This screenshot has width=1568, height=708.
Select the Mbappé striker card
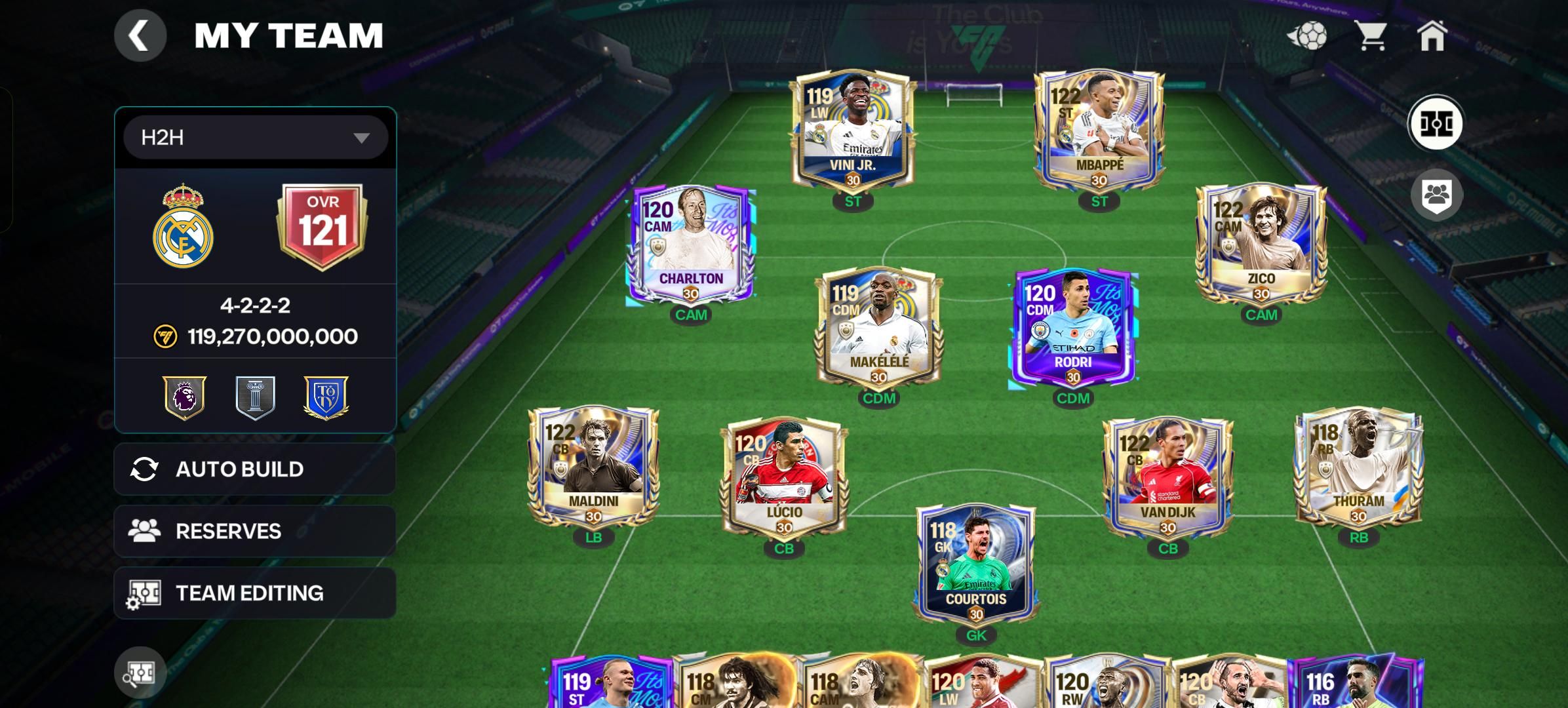coord(1099,130)
